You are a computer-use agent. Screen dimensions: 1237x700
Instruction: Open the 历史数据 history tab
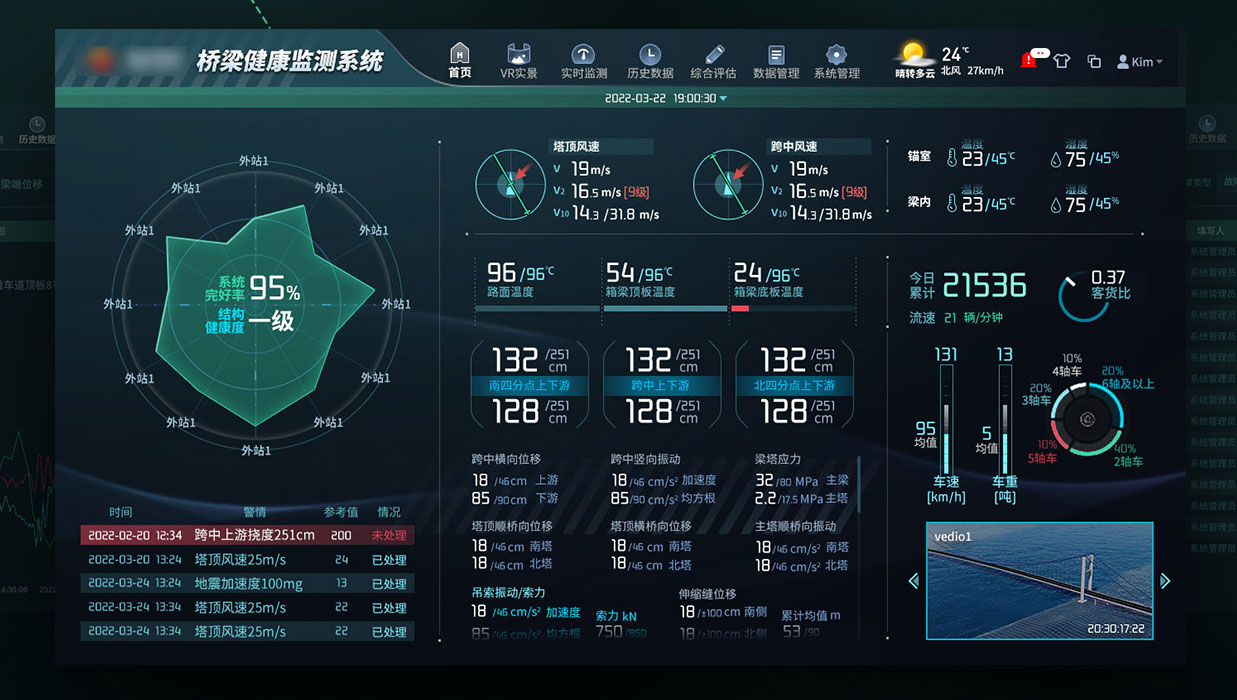point(650,60)
